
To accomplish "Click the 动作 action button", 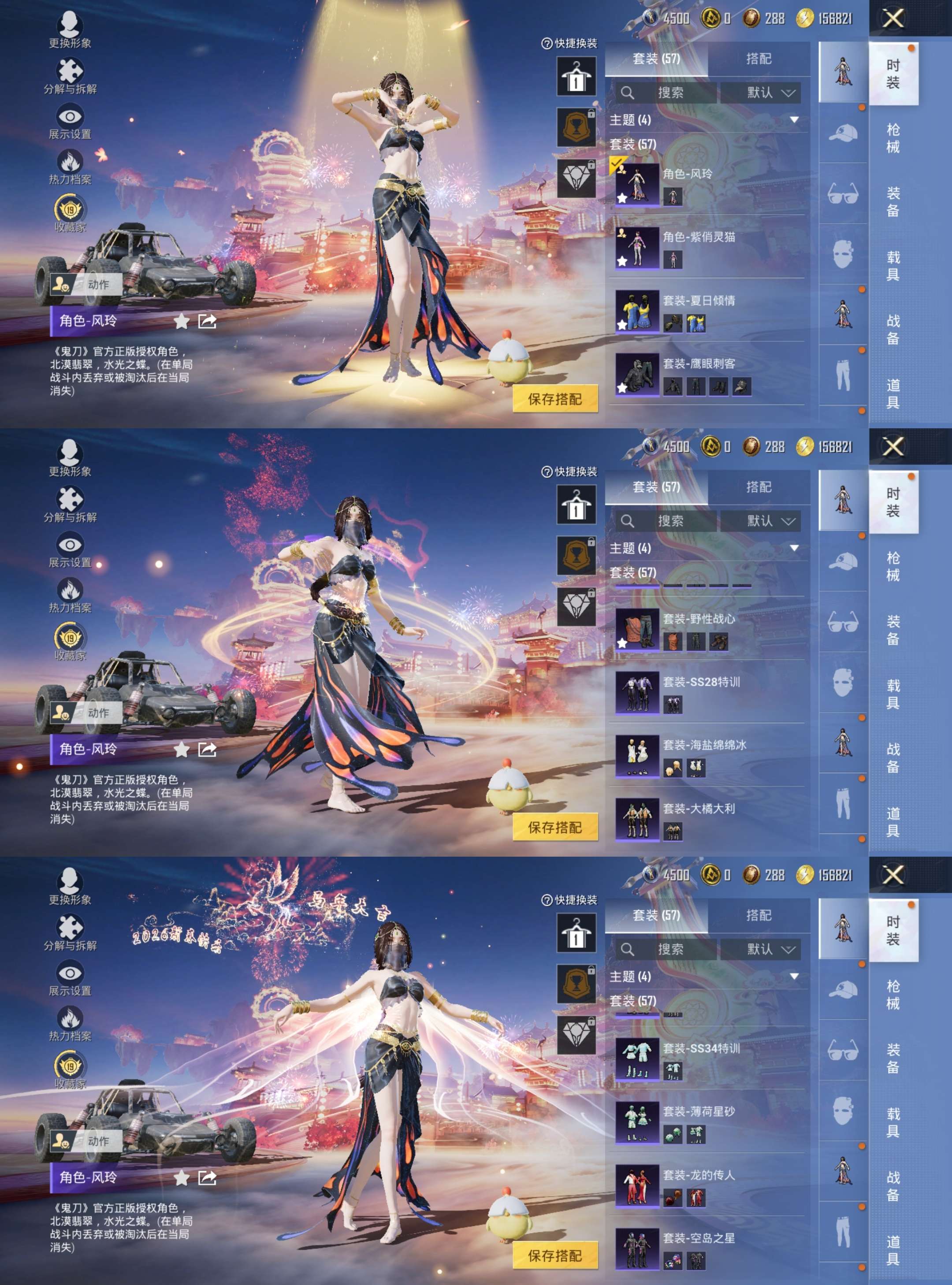I will 99,285.
